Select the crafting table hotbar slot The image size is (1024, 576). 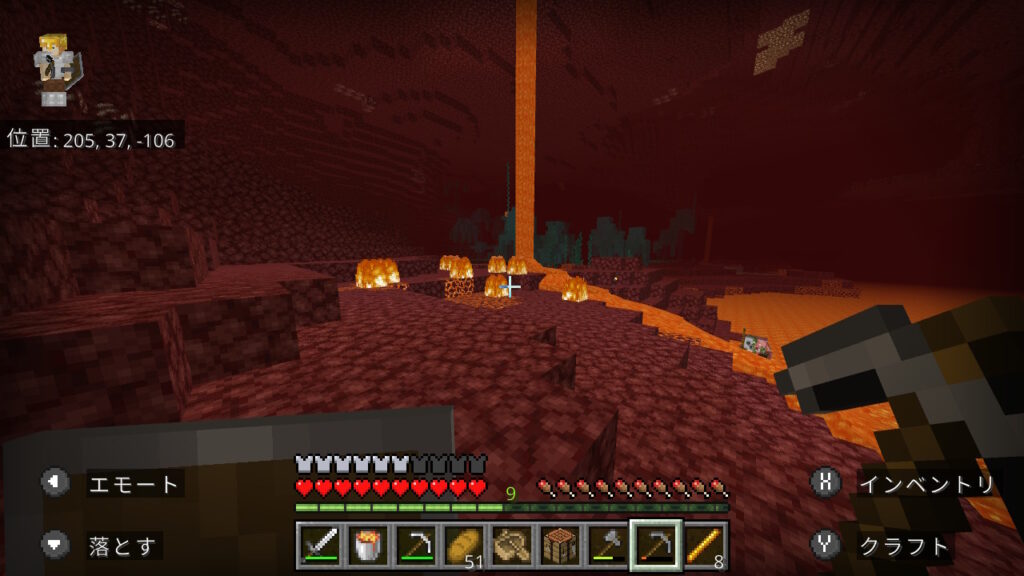point(560,546)
